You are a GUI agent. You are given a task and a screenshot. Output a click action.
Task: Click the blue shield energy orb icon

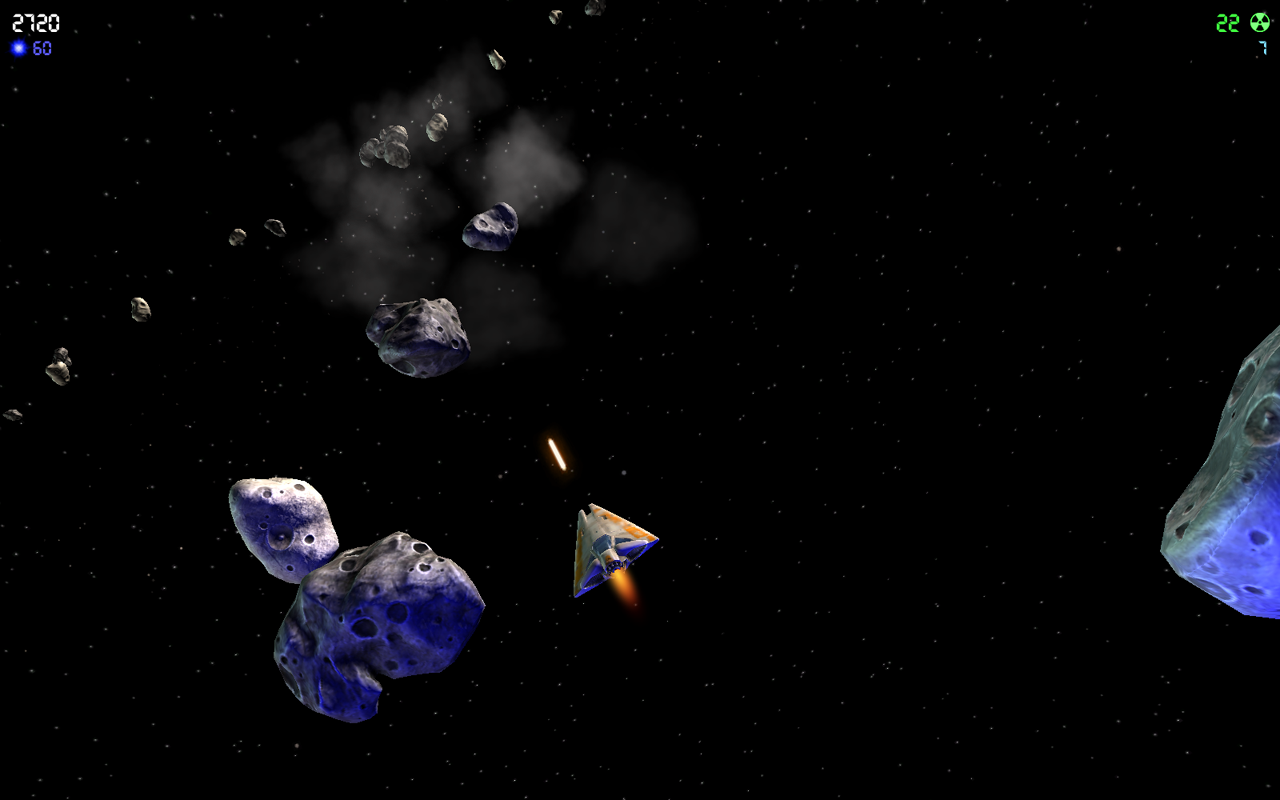(x=18, y=46)
